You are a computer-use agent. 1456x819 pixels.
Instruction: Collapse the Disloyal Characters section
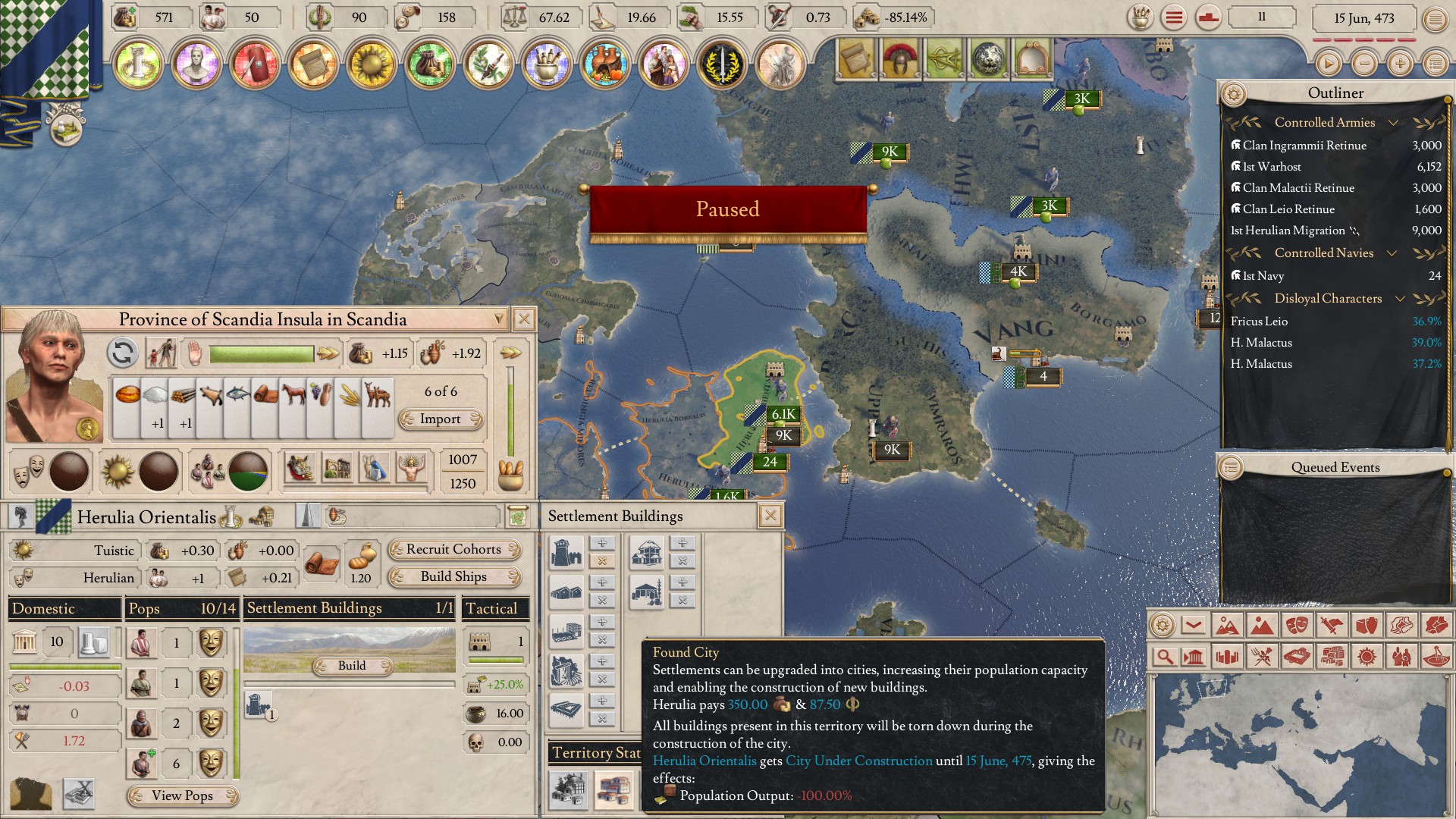[1400, 299]
